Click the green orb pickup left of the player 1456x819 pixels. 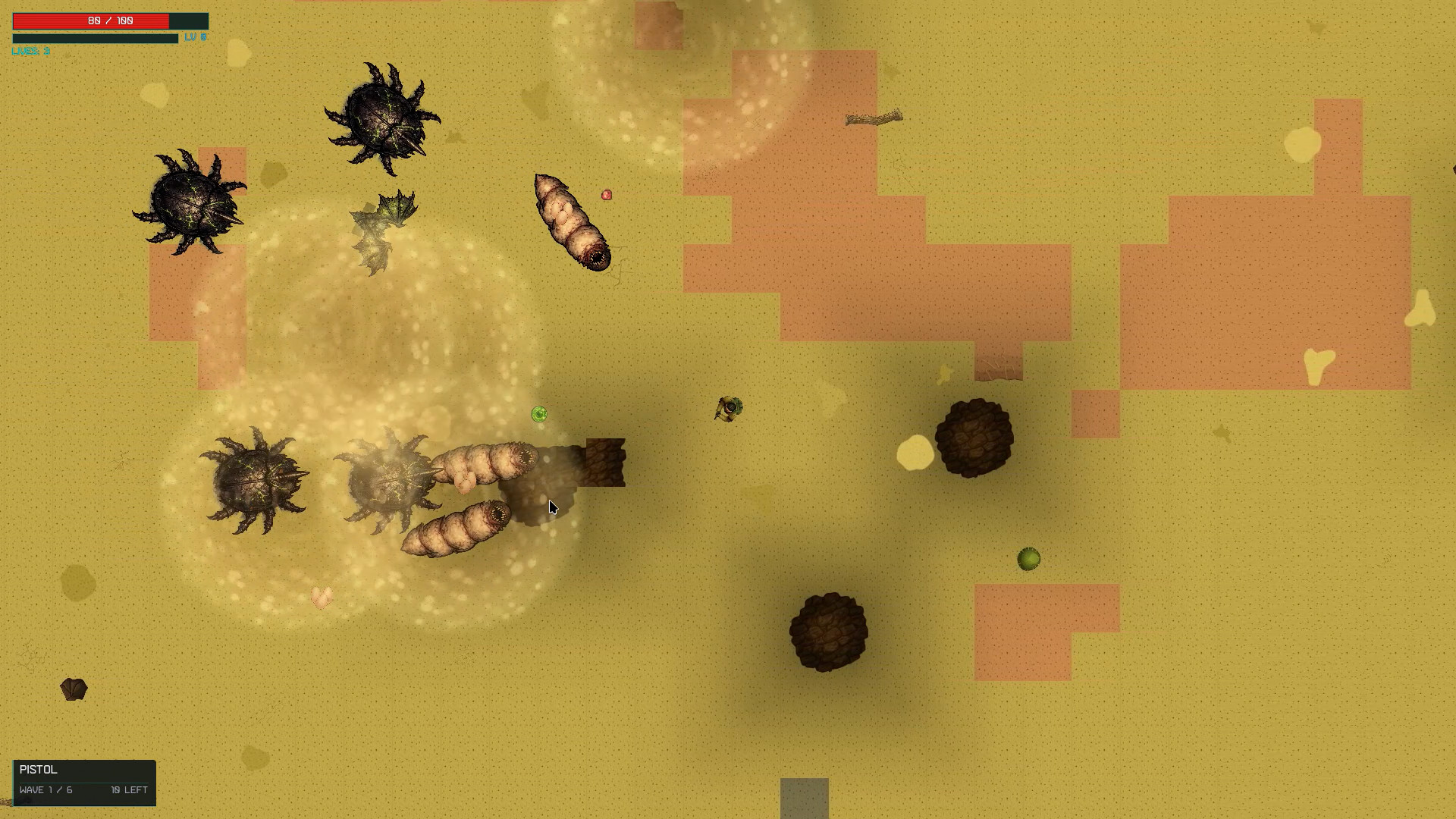(x=540, y=413)
